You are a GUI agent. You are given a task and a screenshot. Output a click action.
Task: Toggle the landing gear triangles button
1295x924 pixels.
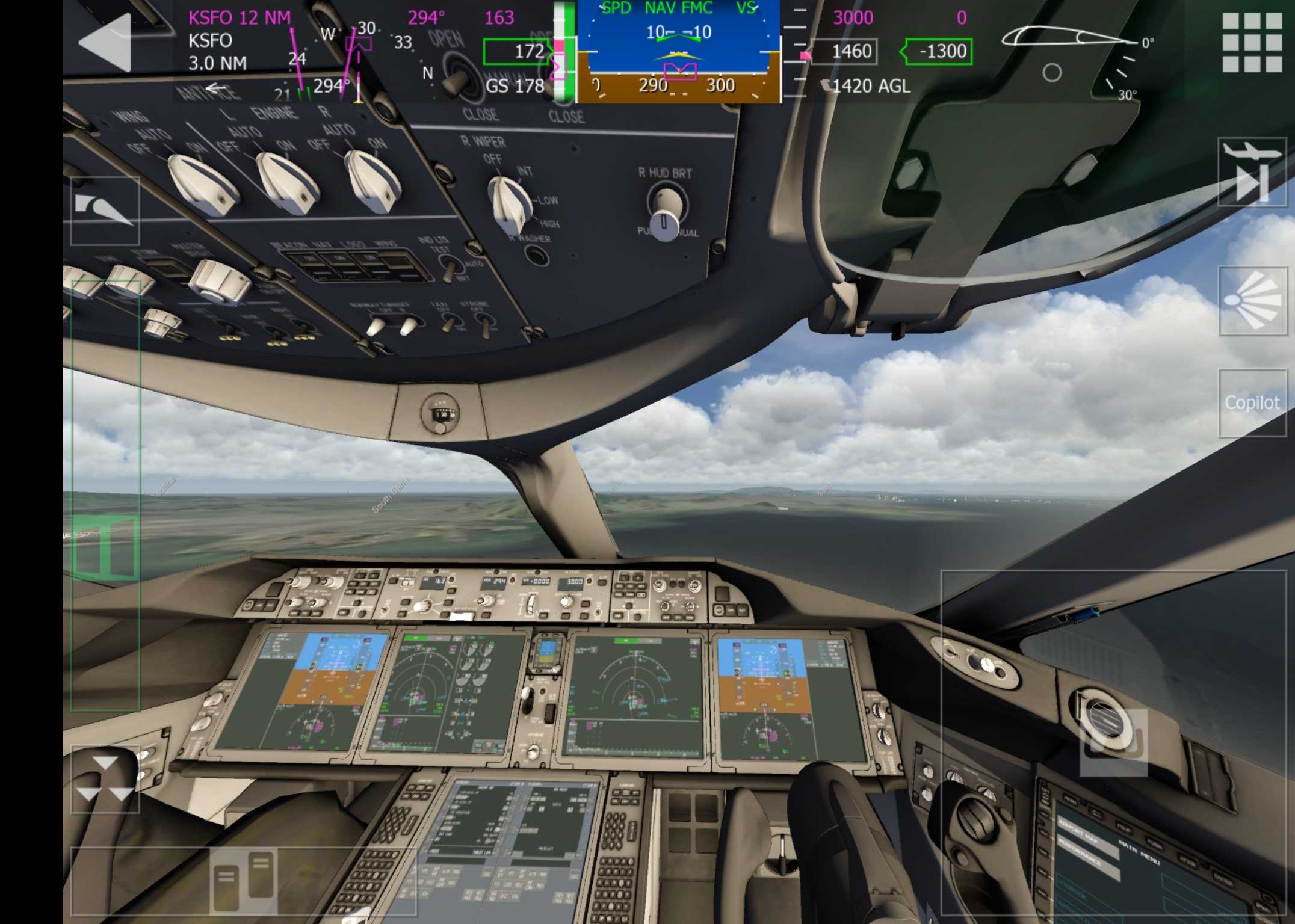tap(105, 780)
